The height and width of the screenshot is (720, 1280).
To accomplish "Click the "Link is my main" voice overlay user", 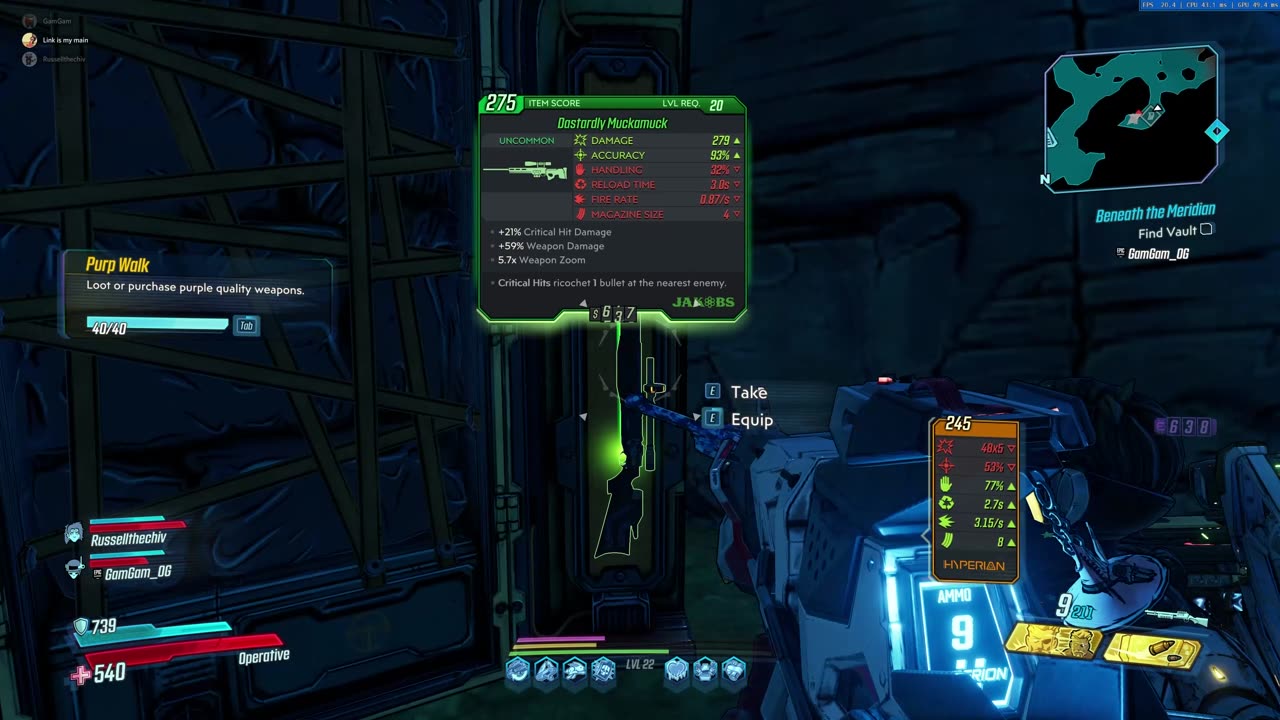I will pyautogui.click(x=65, y=40).
